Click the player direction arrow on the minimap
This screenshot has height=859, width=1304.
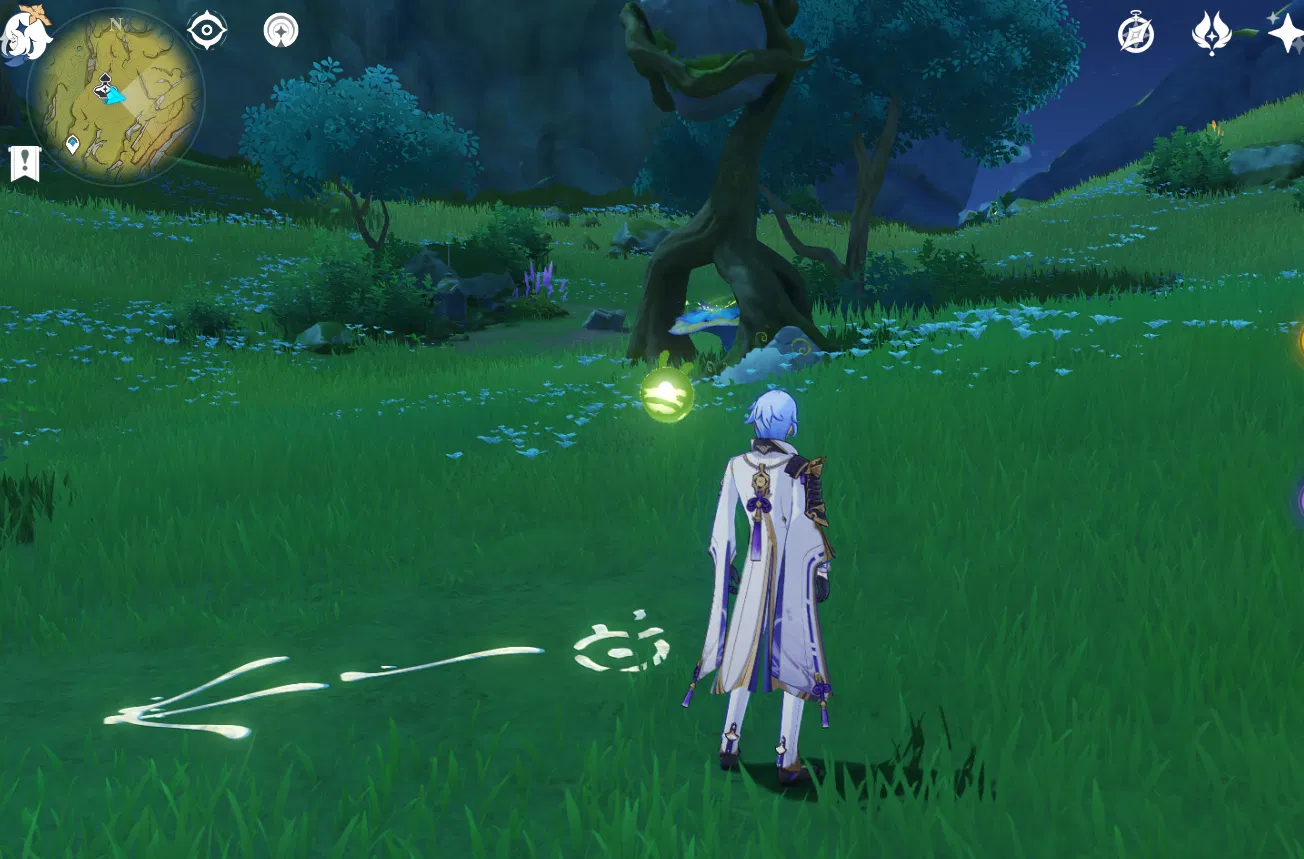(x=114, y=97)
